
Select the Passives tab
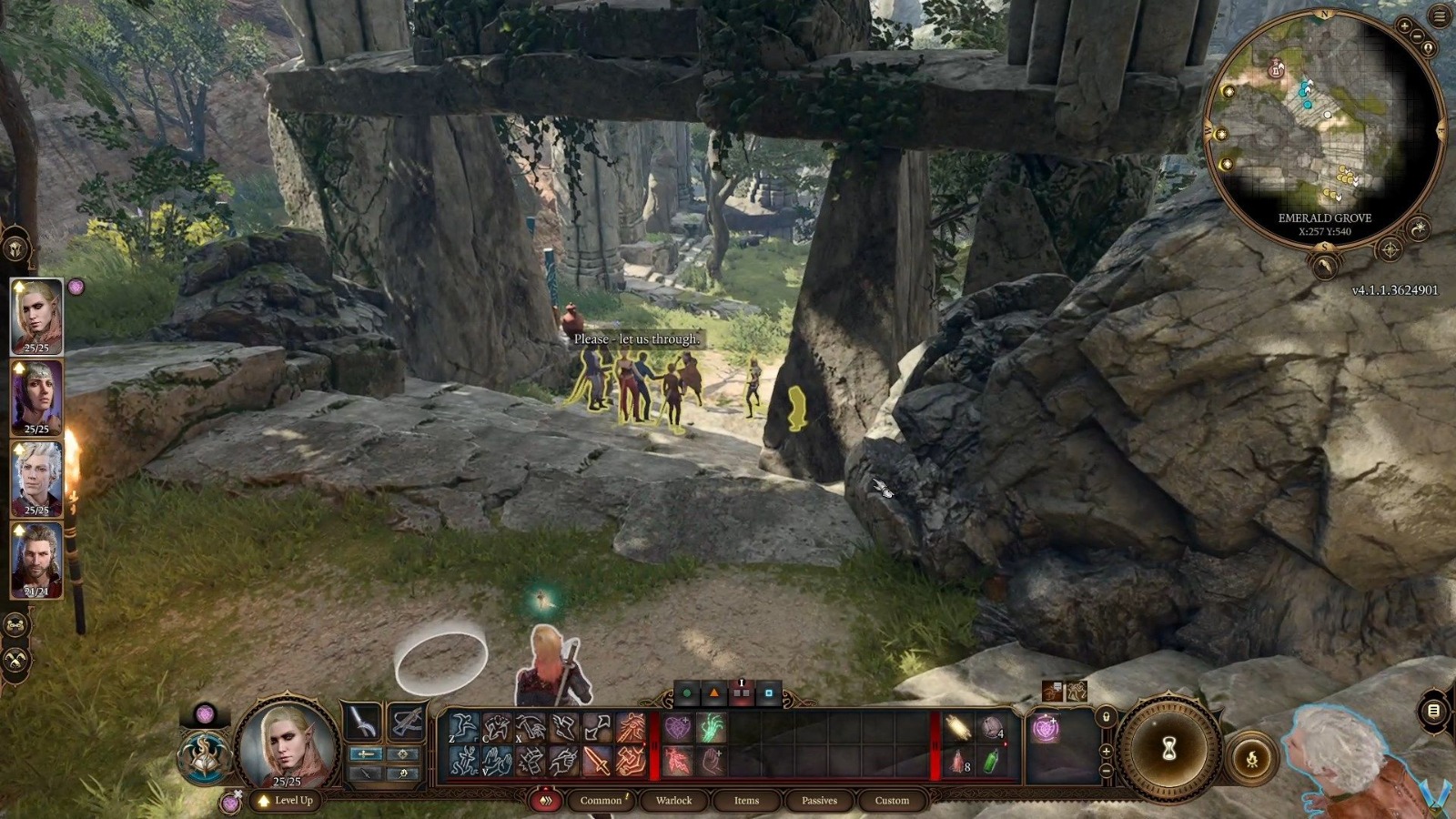point(819,801)
